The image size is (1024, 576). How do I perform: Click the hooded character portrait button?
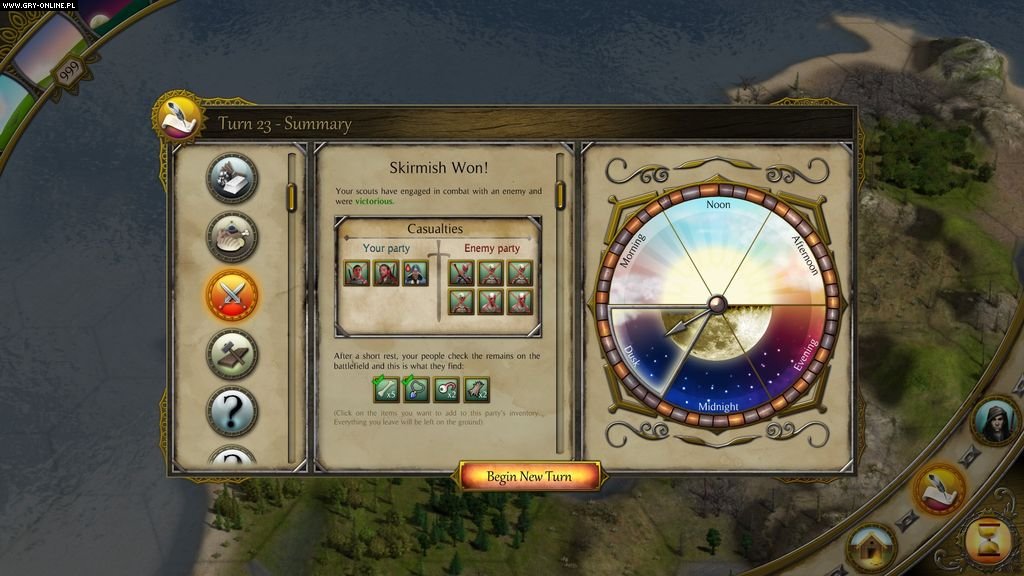994,421
